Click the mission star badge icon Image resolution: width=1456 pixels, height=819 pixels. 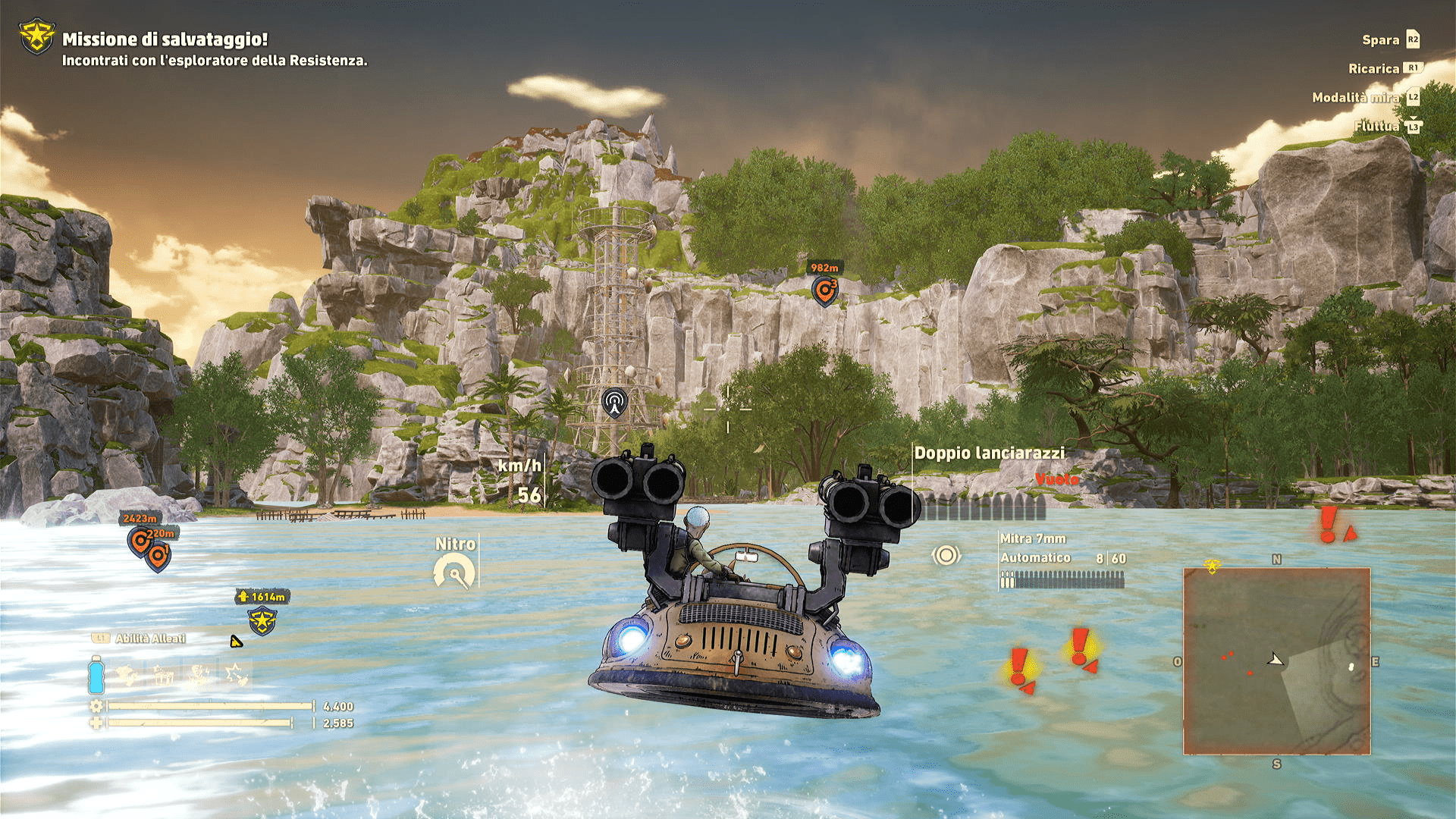point(36,36)
